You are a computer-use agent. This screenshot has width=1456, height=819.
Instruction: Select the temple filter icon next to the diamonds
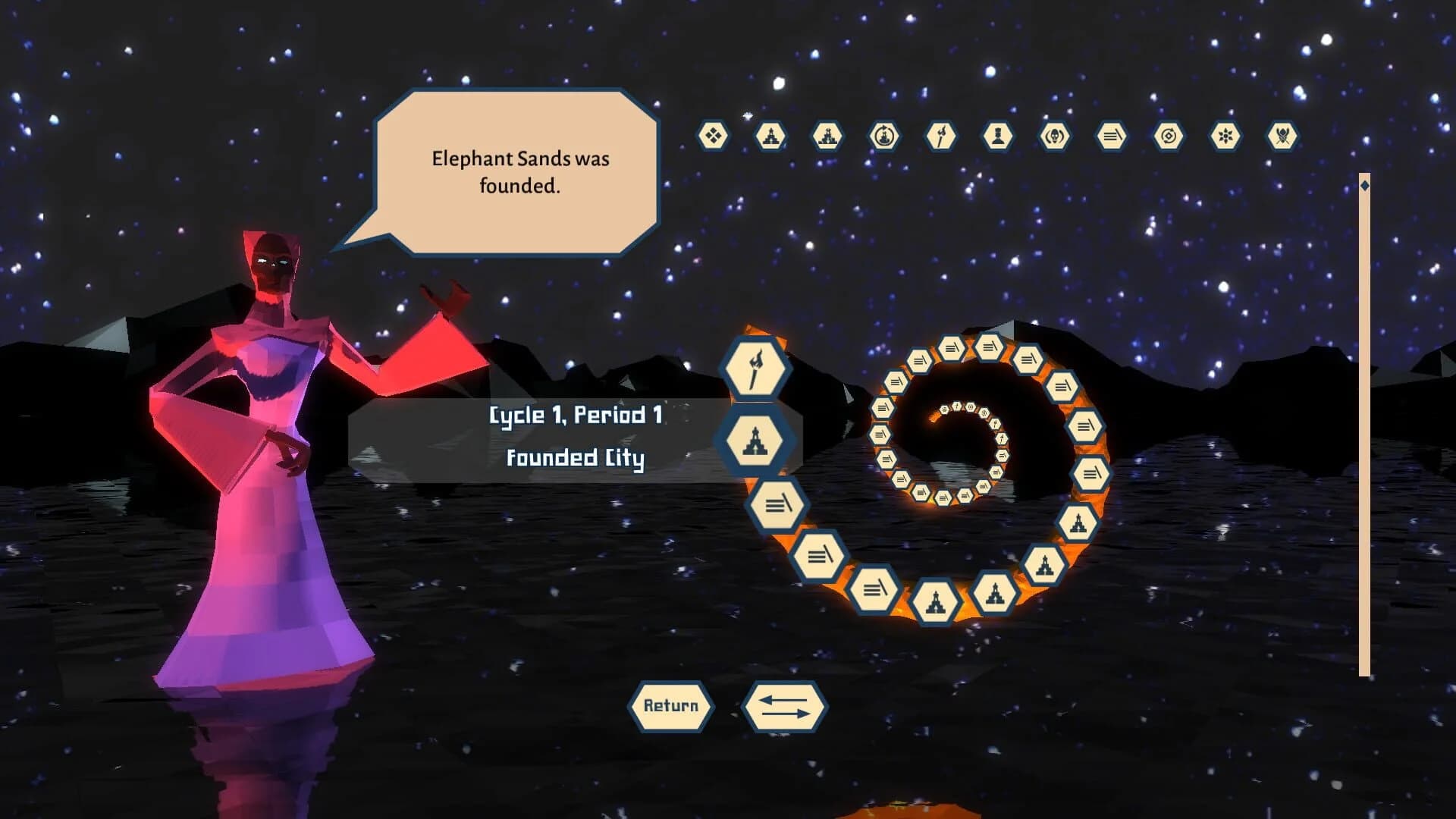(770, 135)
